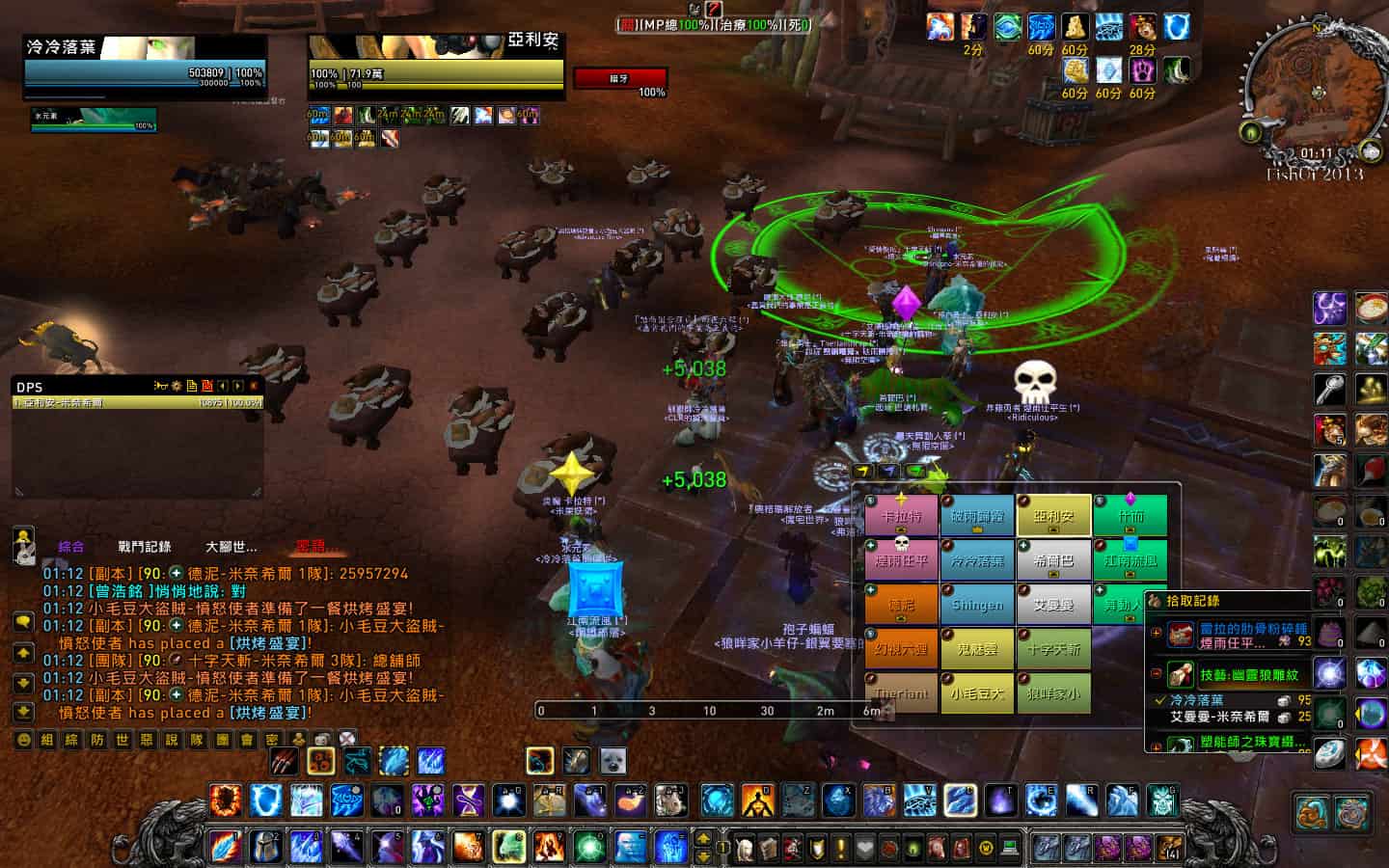Select raid frame for 十字天斬

pyautogui.click(x=1053, y=649)
